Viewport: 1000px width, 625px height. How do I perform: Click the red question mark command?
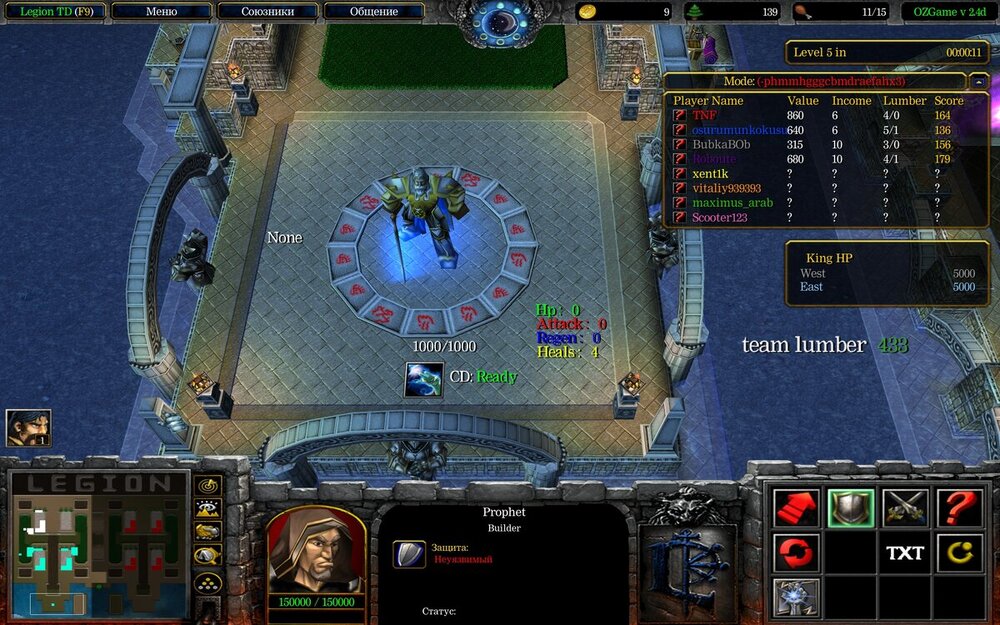959,508
